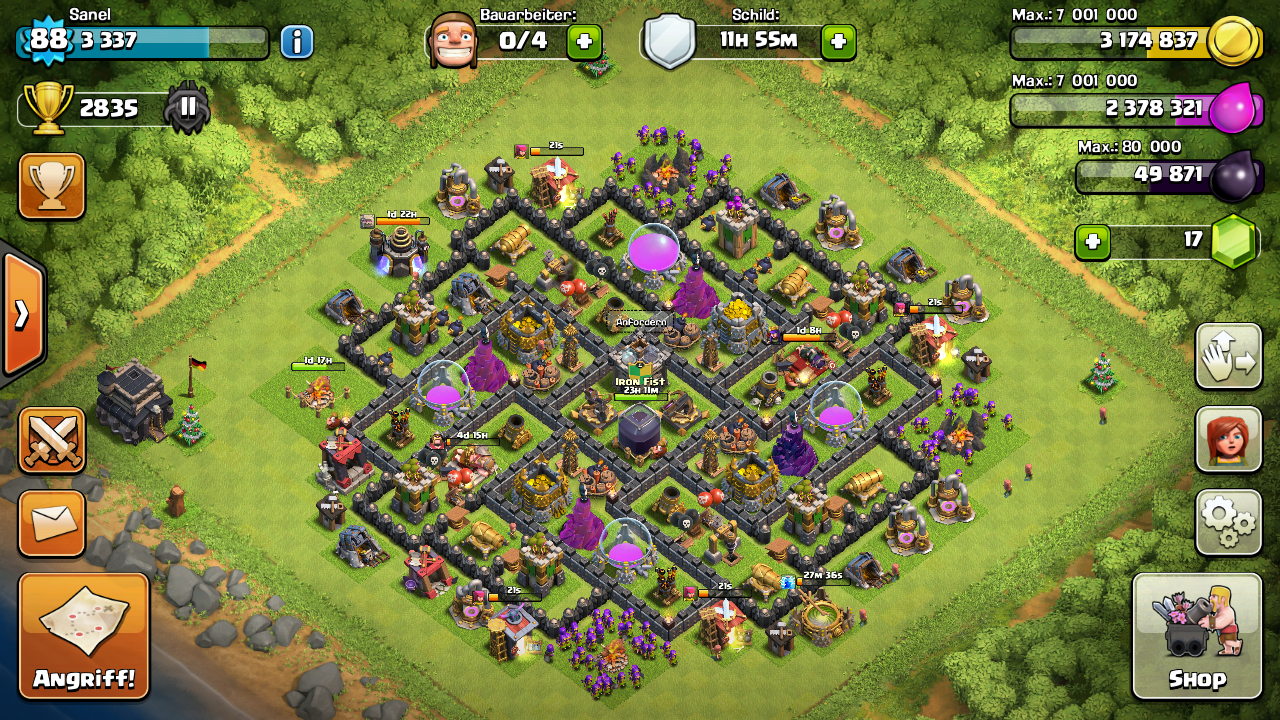
Task: Open the Valkyrie portrait button
Action: pyautogui.click(x=1228, y=438)
